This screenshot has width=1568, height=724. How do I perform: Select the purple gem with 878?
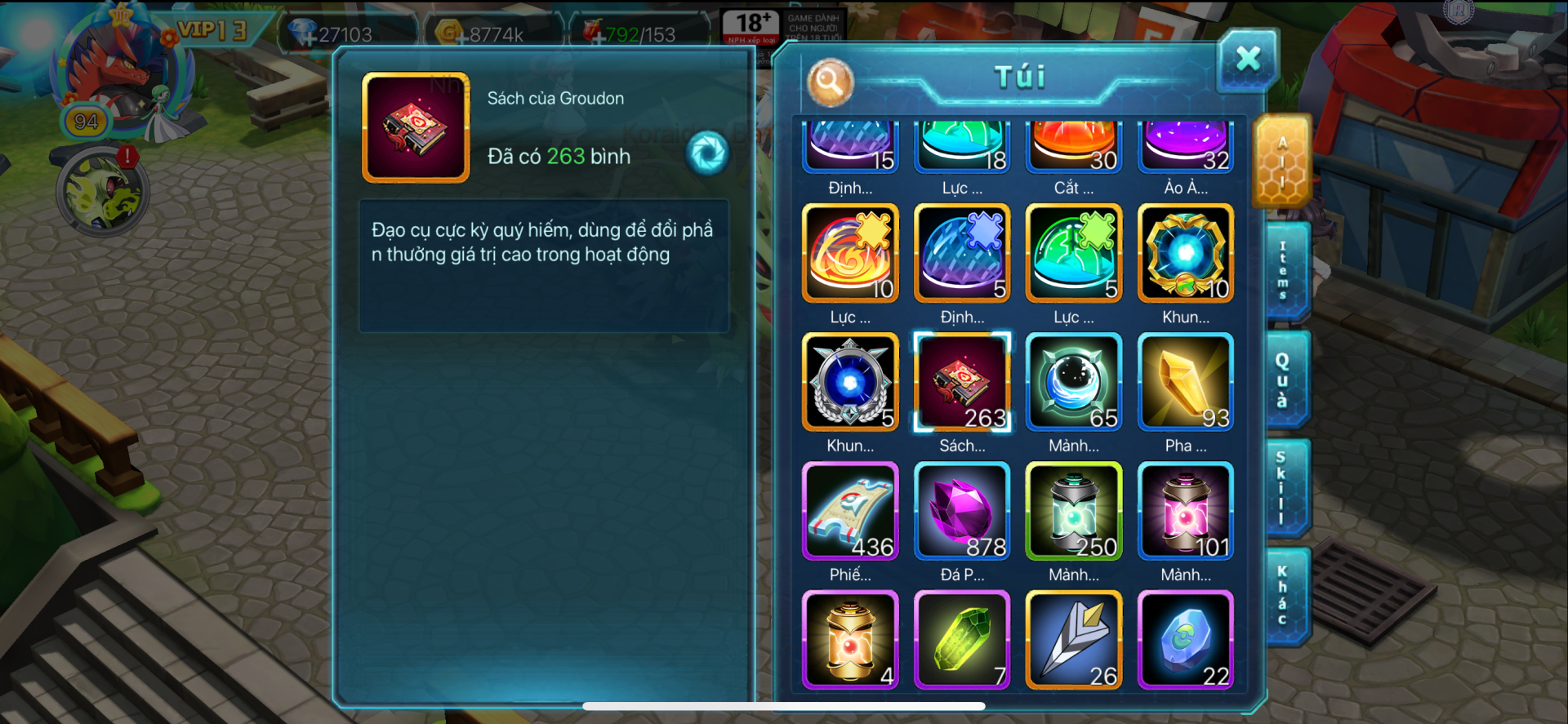coord(962,511)
